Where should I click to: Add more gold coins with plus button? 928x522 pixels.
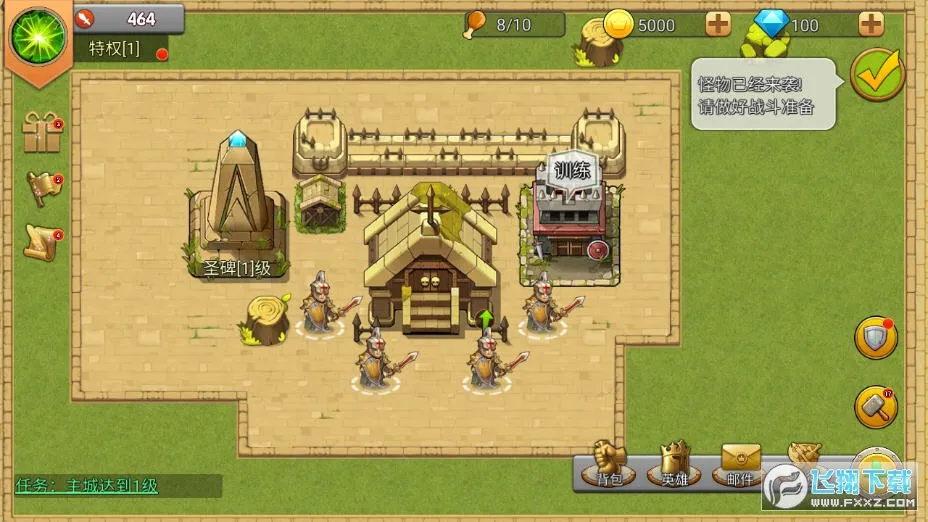tap(718, 24)
